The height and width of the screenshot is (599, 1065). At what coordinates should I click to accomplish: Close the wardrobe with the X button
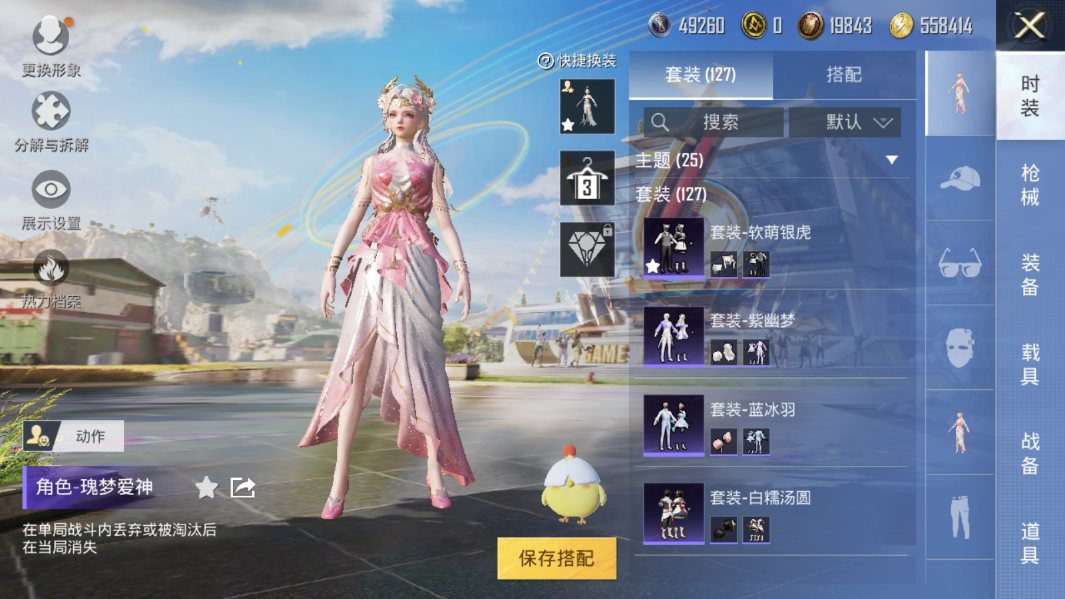(1029, 25)
